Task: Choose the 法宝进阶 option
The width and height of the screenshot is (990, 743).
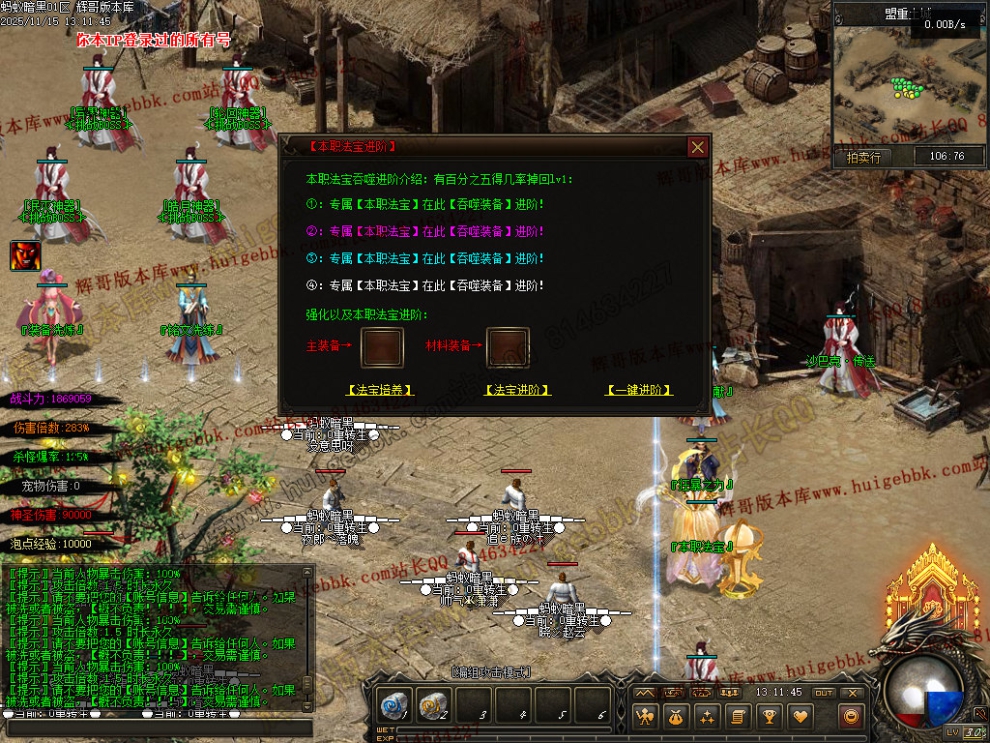Action: click(x=517, y=390)
